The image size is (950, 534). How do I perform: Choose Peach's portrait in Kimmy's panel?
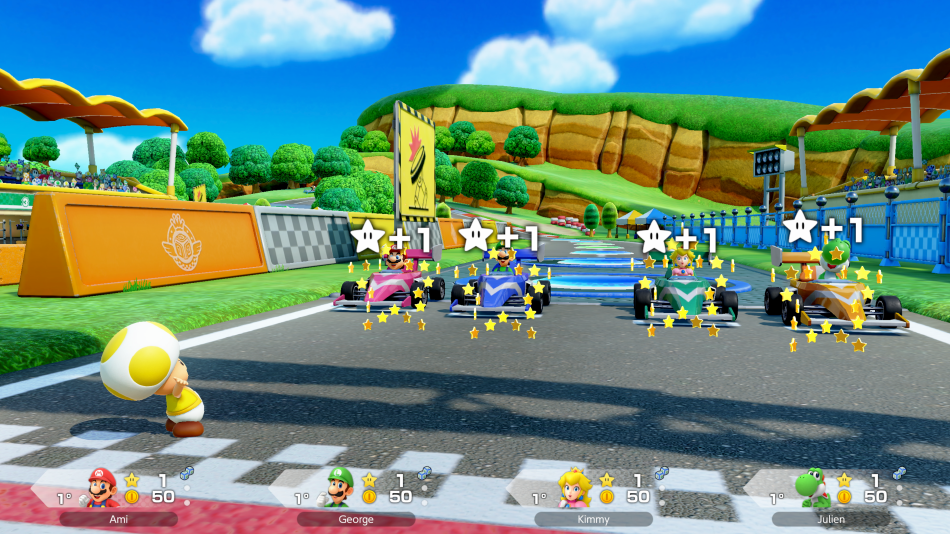575,488
